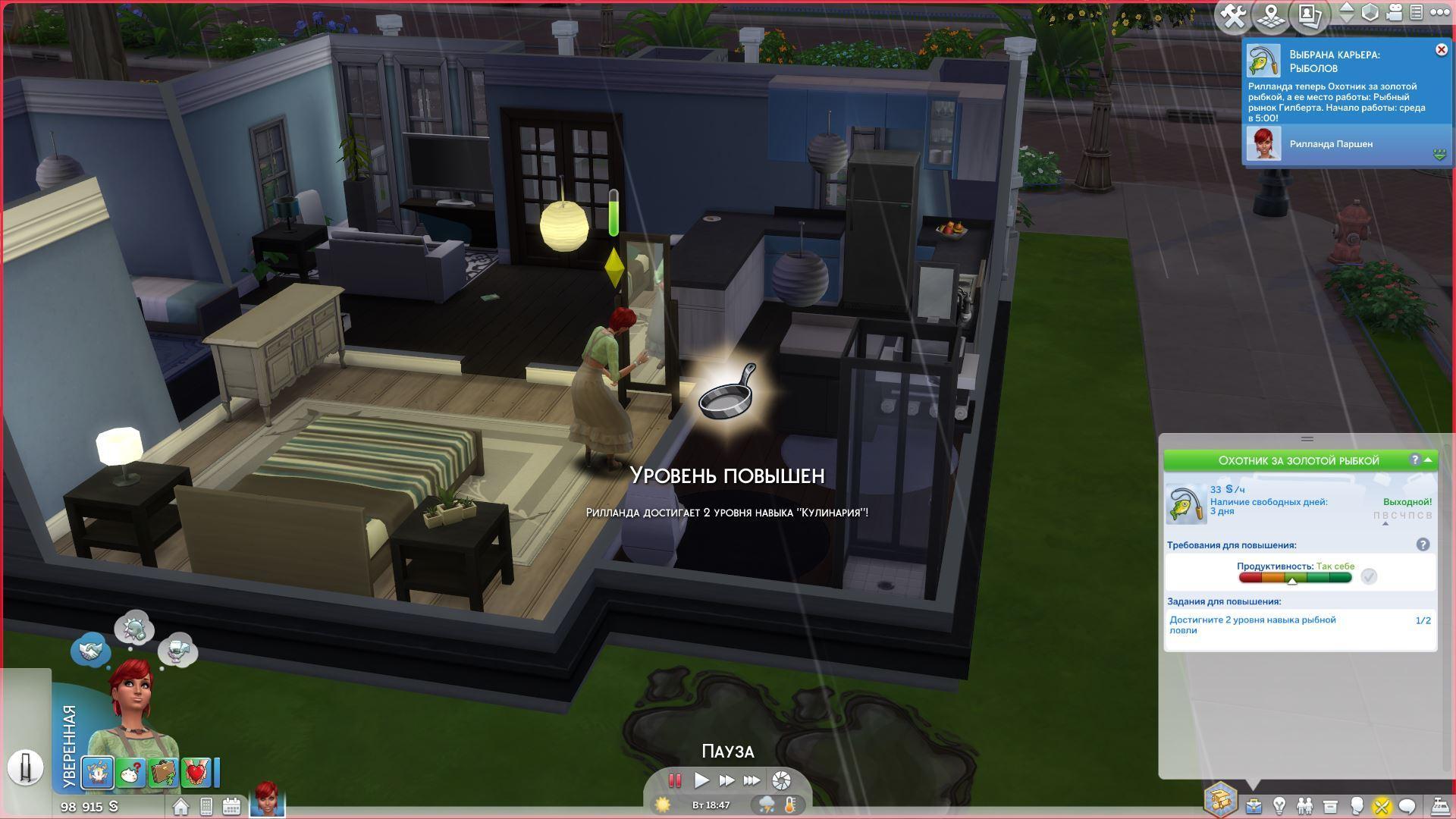Open the calendar icon
Viewport: 1456px width, 819px height.
click(231, 806)
